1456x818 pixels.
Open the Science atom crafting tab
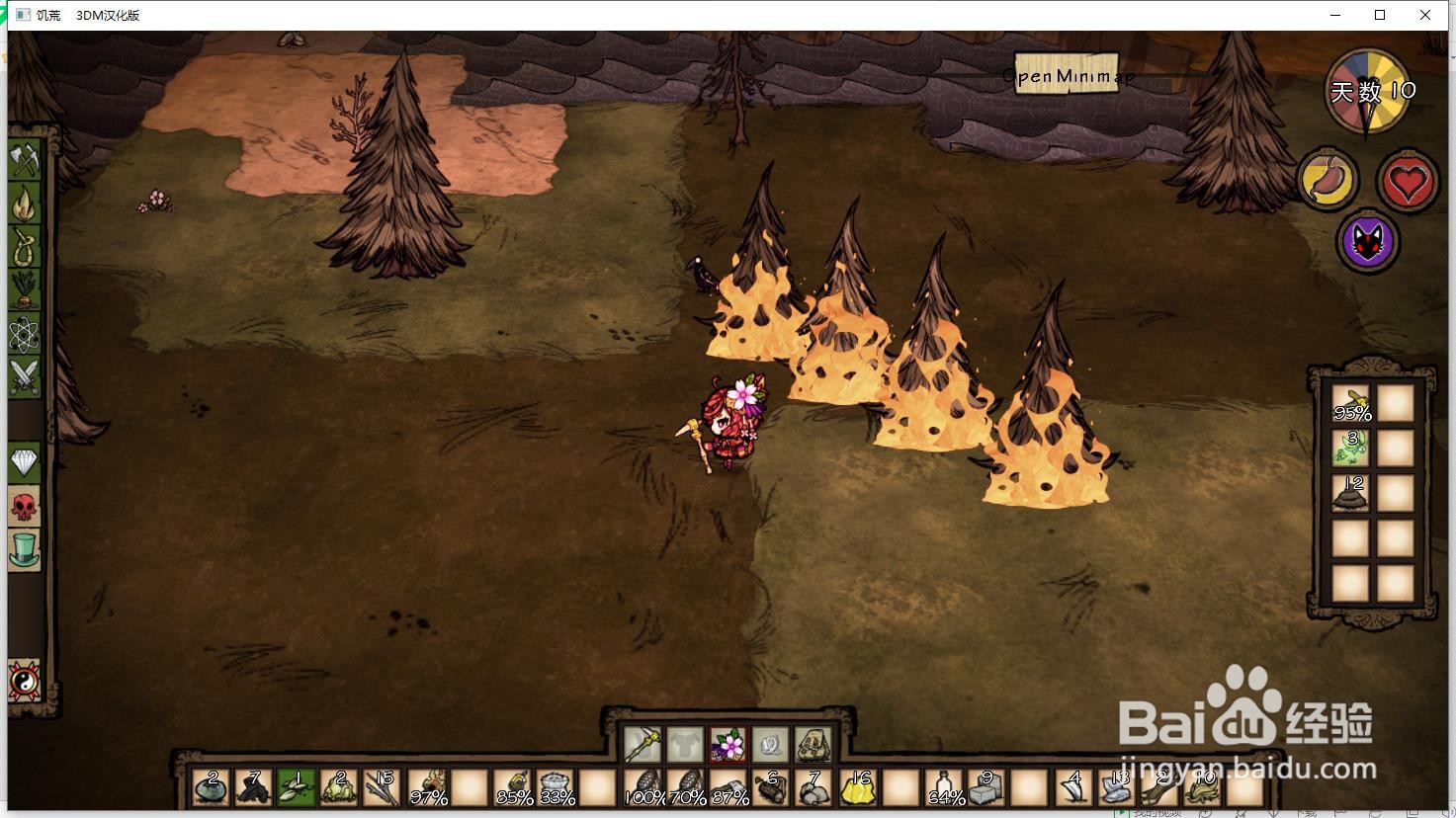[25, 334]
